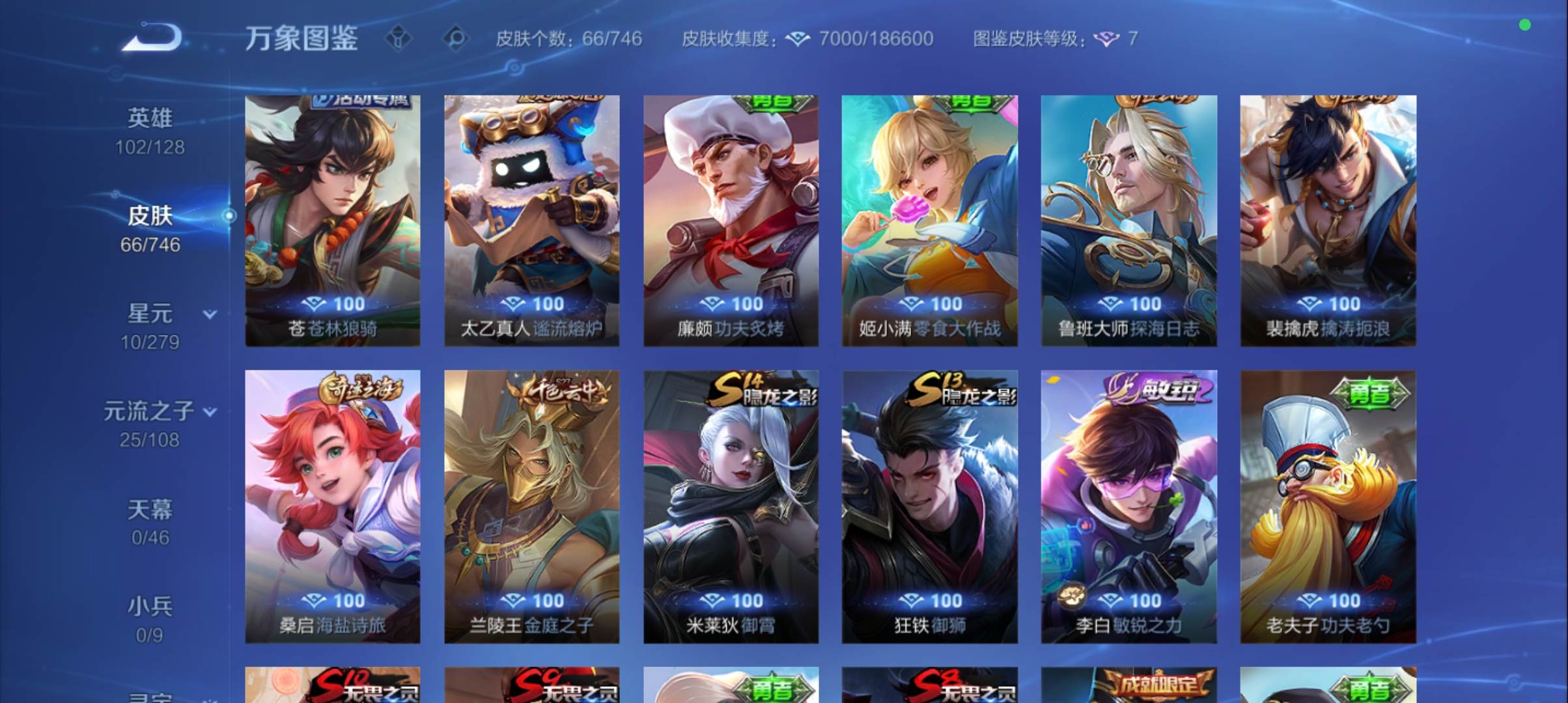Select the 皮肤 sidebar tab
This screenshot has width=1568, height=703.
click(149, 216)
